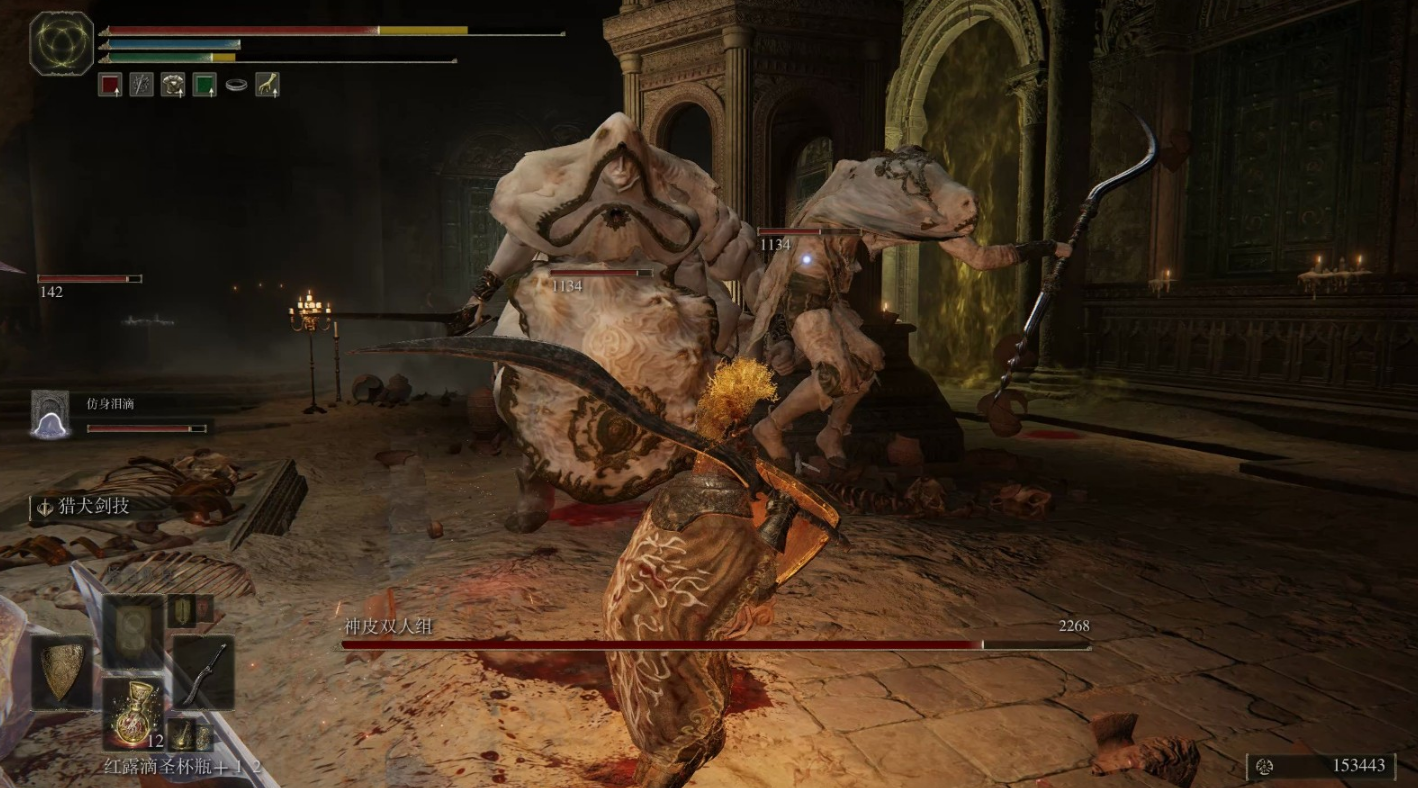Choose the faded spell memory slot
This screenshot has width=1418, height=788.
(x=132, y=630)
